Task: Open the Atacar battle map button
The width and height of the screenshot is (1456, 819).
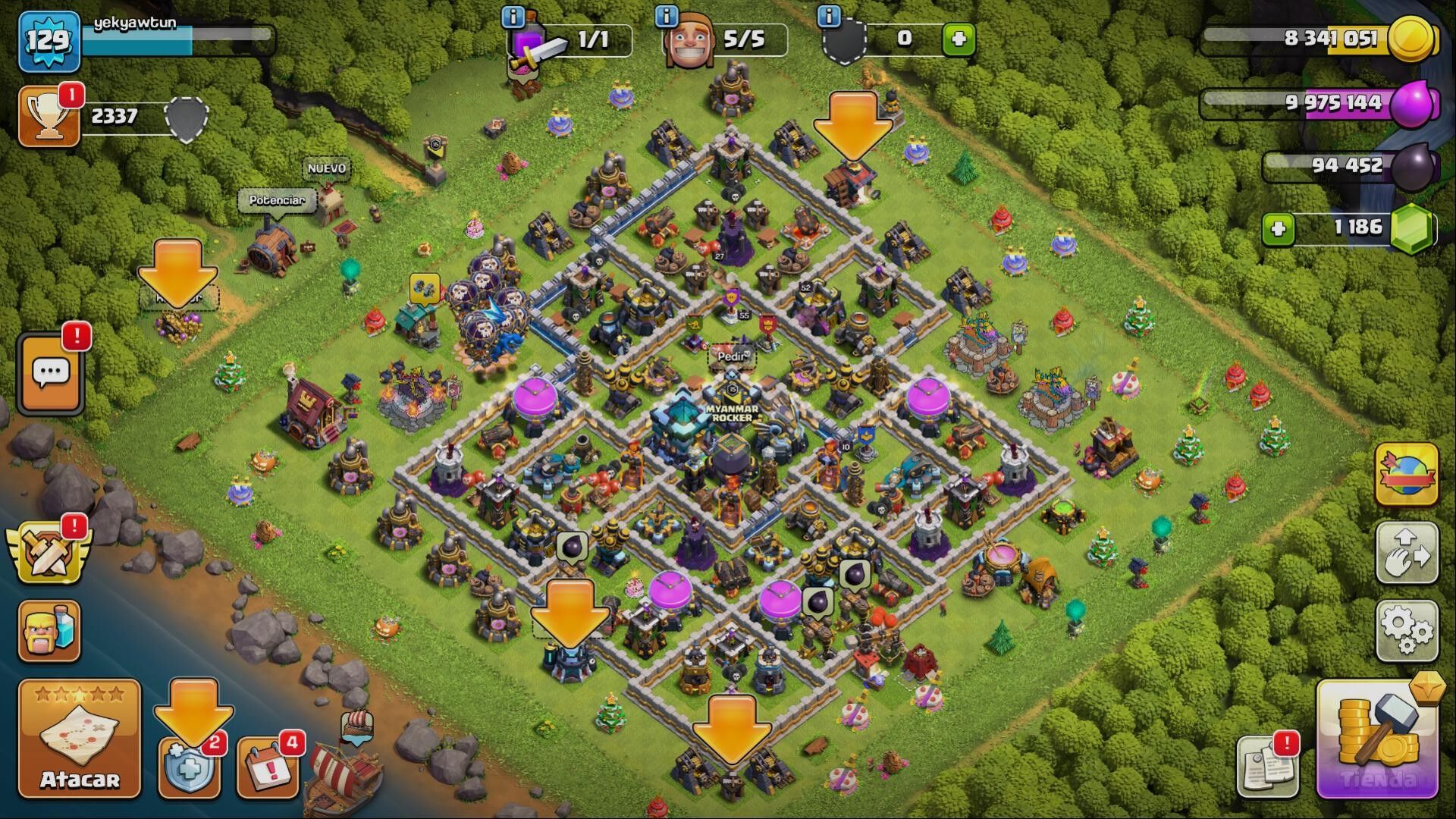Action: [80, 739]
